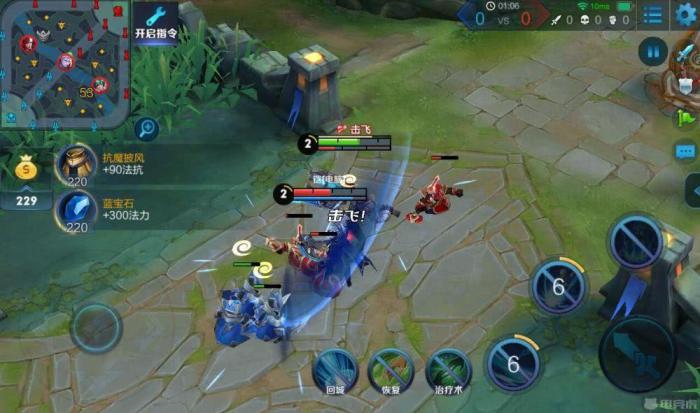Open settings with the gear icon
The image size is (700, 413).
[686, 14]
